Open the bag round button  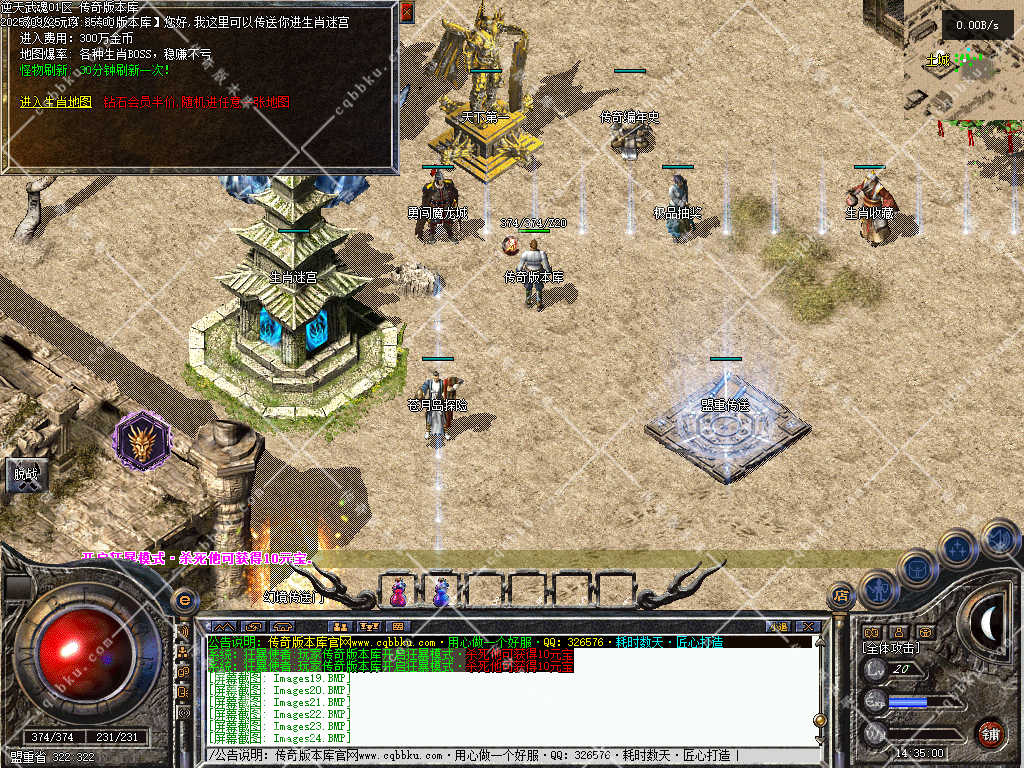click(x=917, y=567)
